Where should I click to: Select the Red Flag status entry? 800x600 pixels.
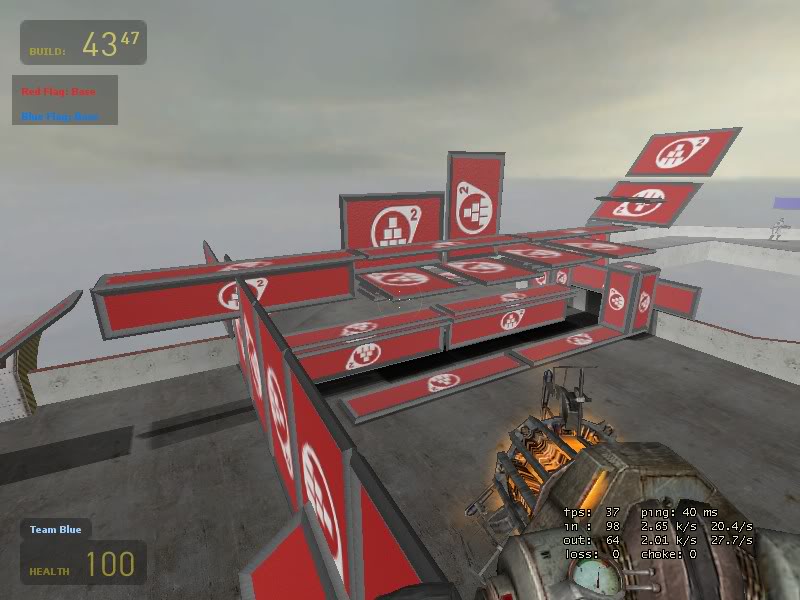(59, 92)
